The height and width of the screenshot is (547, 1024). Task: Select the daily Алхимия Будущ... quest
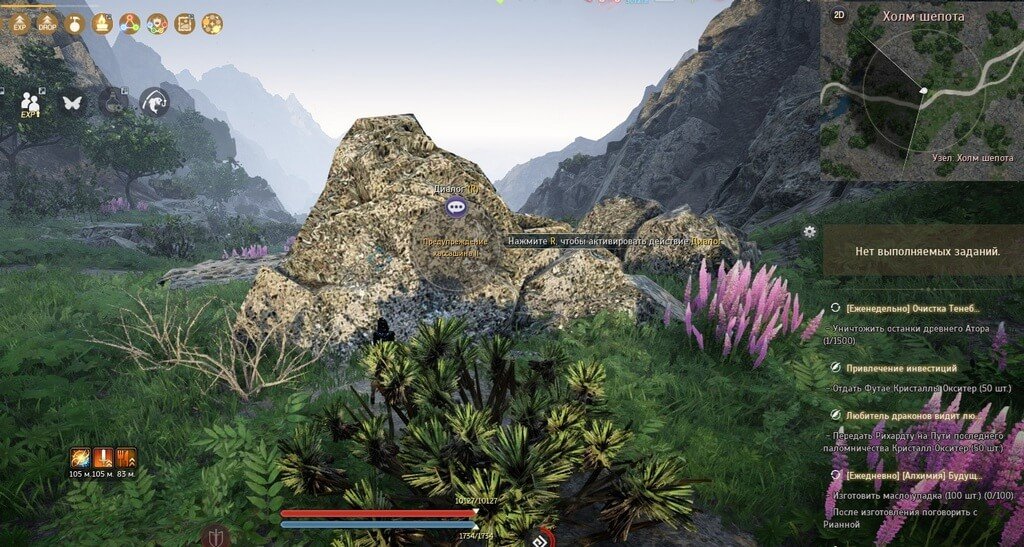[x=911, y=477]
